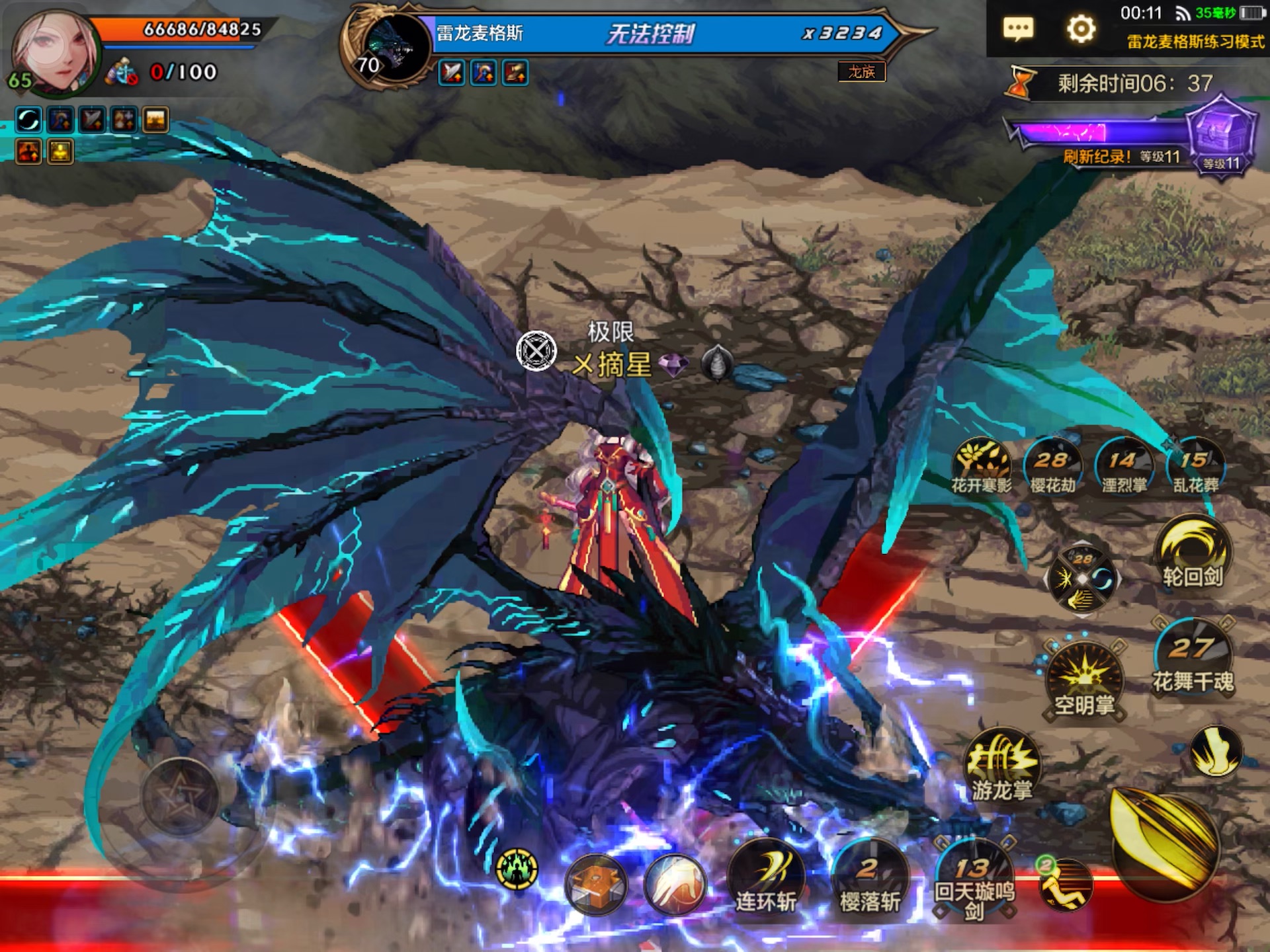Cast the 回天璇鸣剑 skill
Image resolution: width=1270 pixels, height=952 pixels.
point(974,877)
